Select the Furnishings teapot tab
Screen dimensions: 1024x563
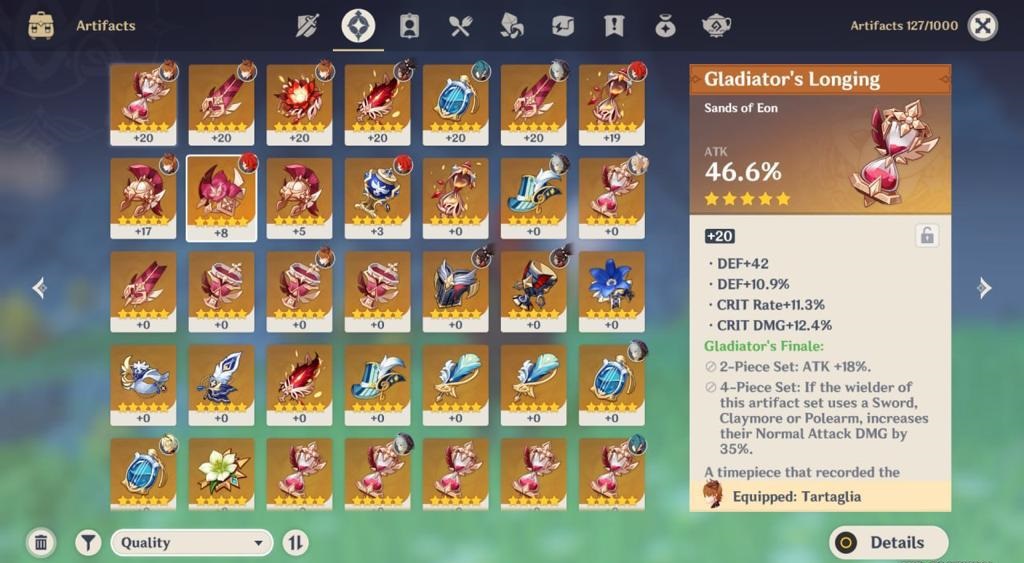point(716,26)
